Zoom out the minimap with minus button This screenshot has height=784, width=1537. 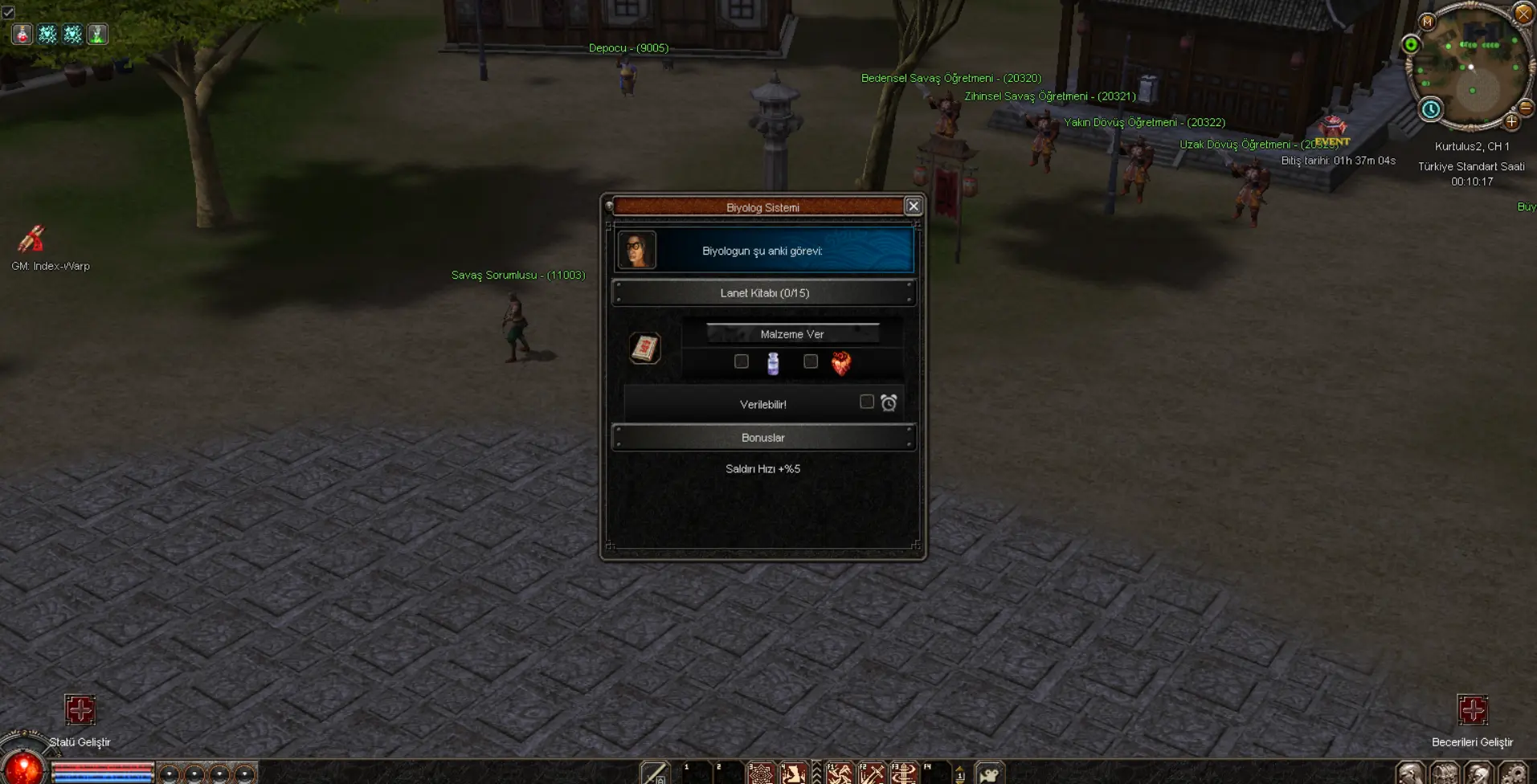(x=1525, y=107)
